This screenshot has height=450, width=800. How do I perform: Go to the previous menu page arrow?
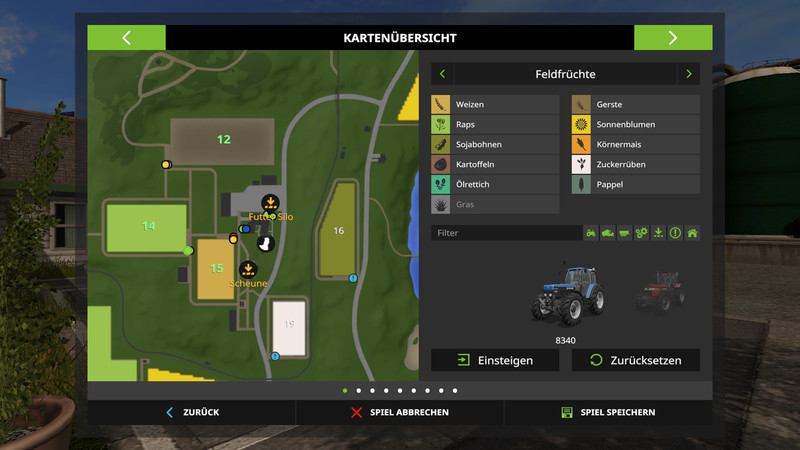point(126,38)
